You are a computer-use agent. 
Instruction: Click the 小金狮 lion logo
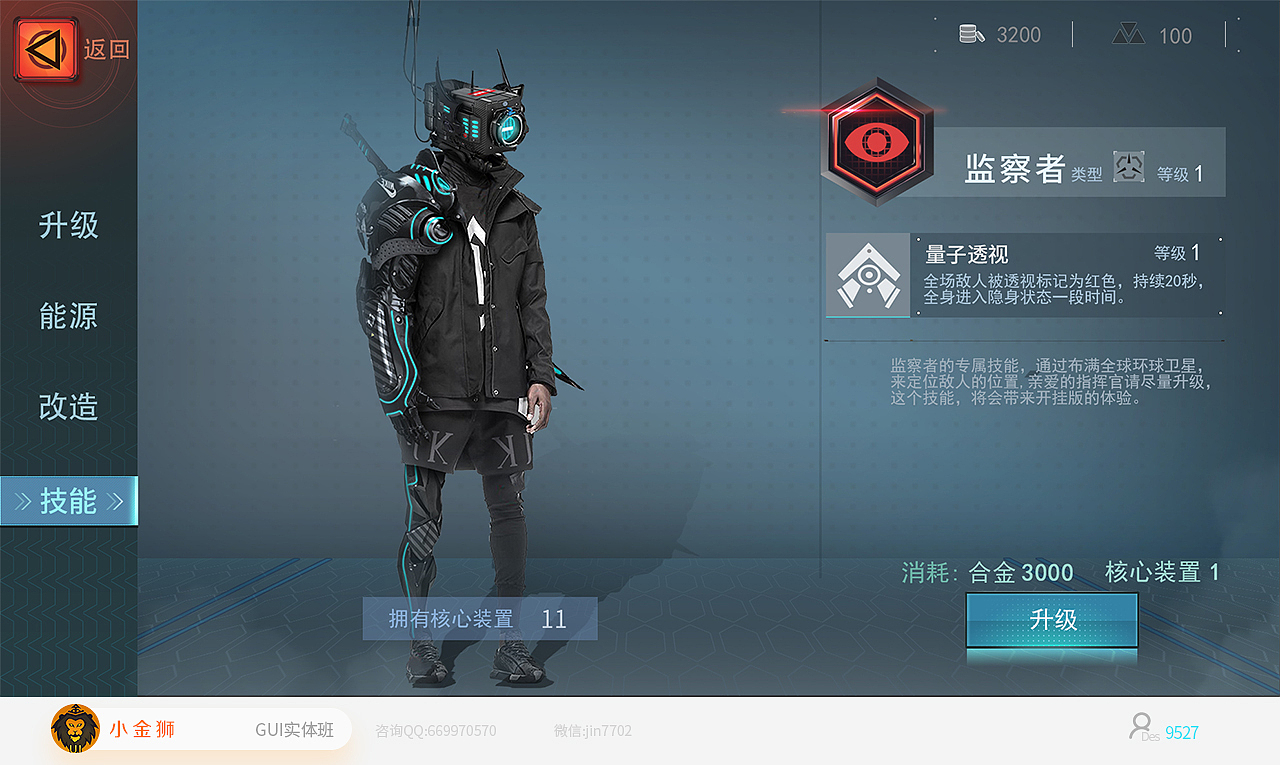click(x=74, y=729)
